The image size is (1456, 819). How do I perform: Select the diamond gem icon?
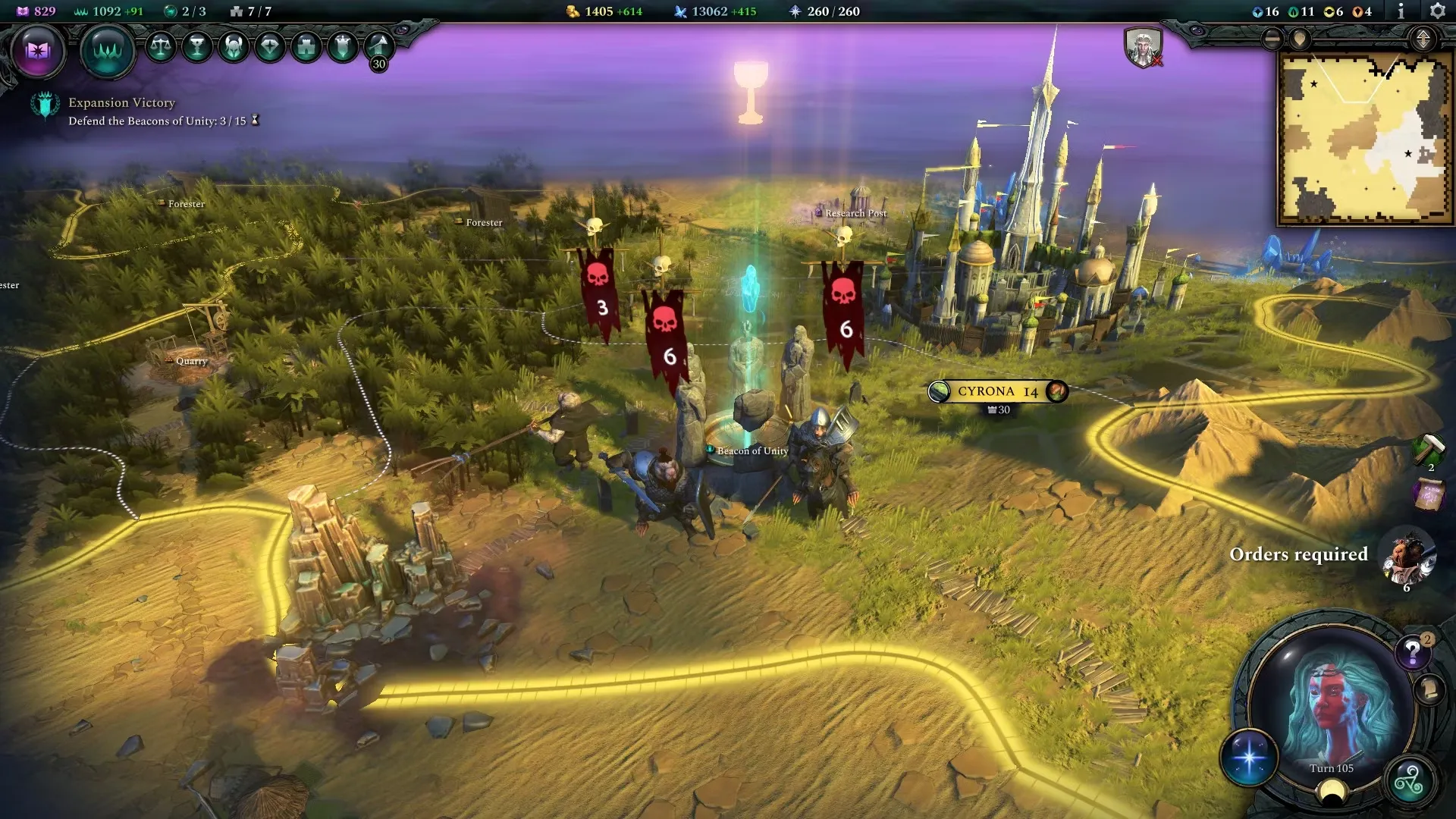click(x=270, y=47)
